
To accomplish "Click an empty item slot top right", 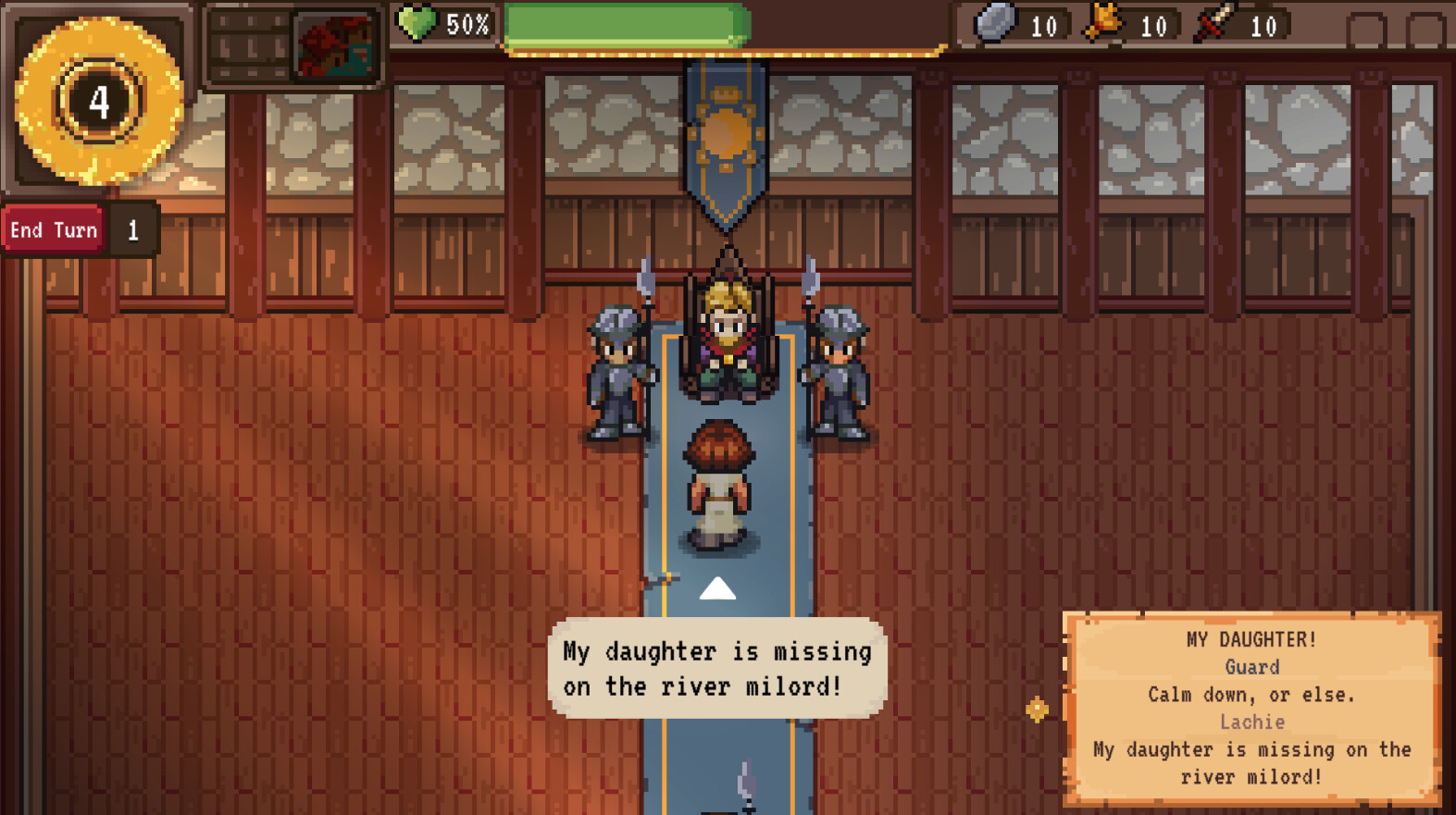I will 1365,28.
